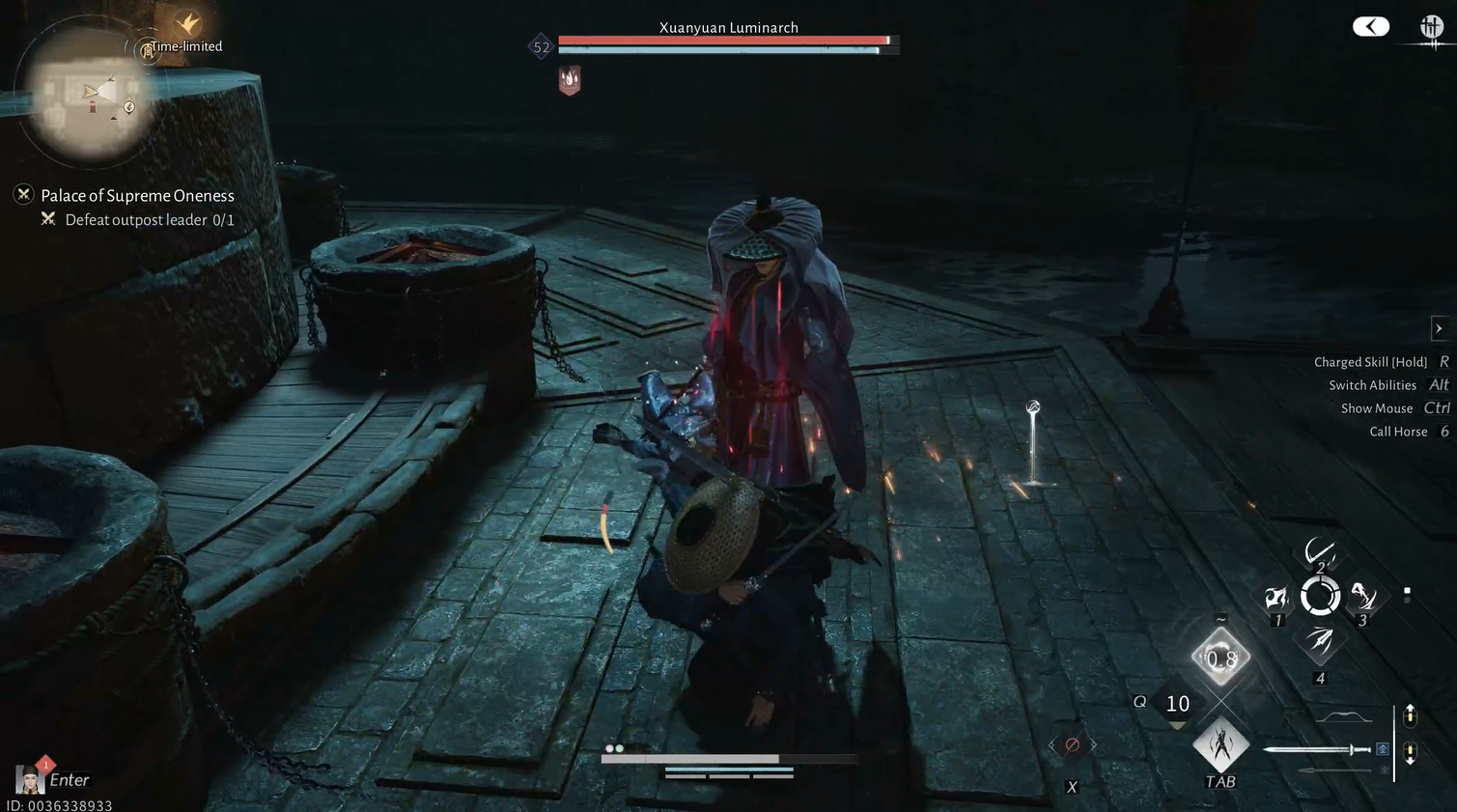Activate the martial stance diamond ability
1457x812 pixels.
(x=1220, y=744)
